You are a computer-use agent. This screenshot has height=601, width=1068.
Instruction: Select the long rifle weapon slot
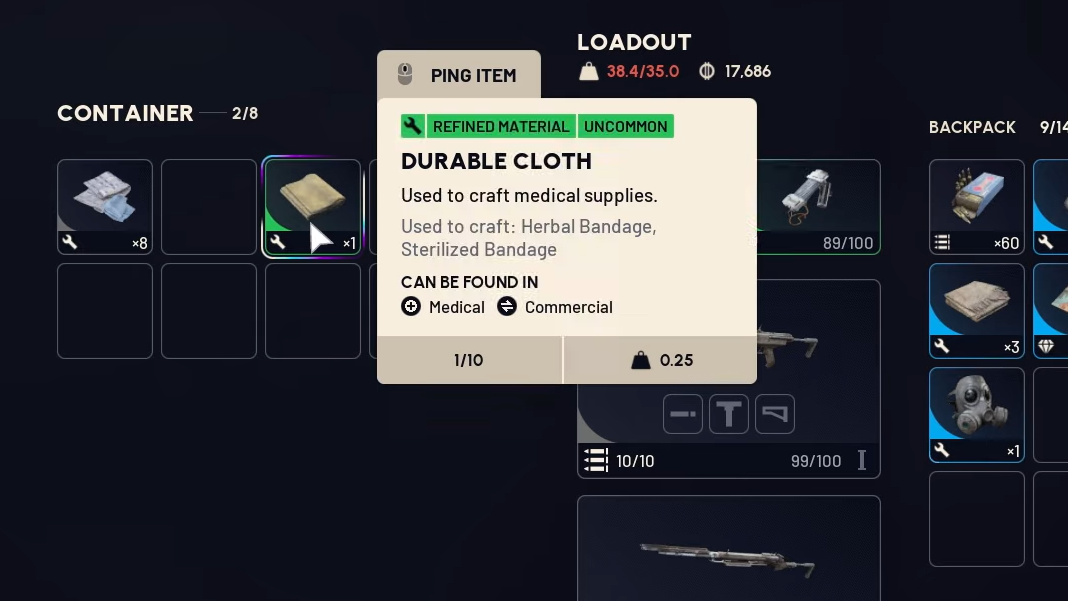coord(728,550)
